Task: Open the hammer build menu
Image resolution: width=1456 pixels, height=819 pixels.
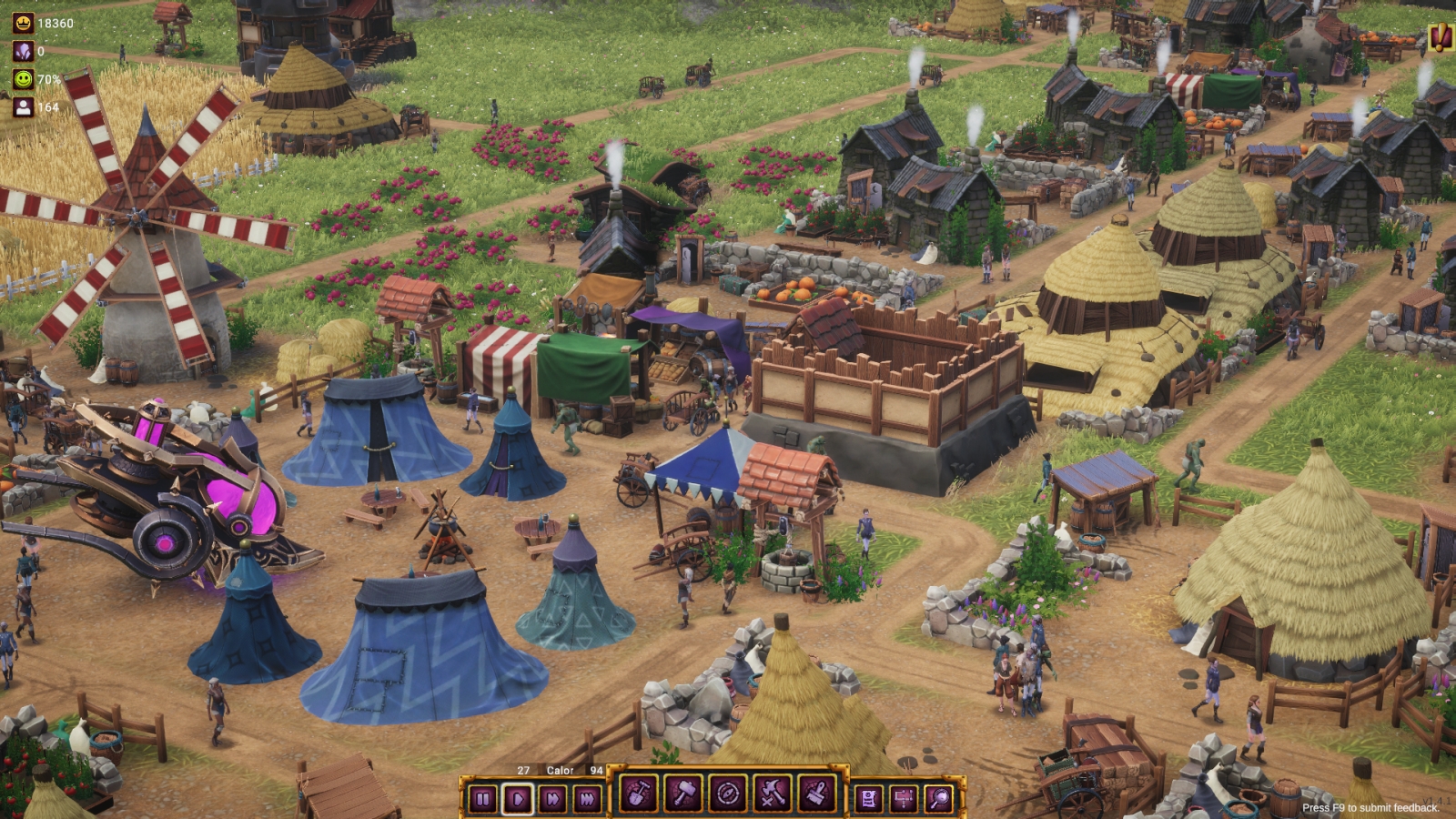Action: point(682,794)
